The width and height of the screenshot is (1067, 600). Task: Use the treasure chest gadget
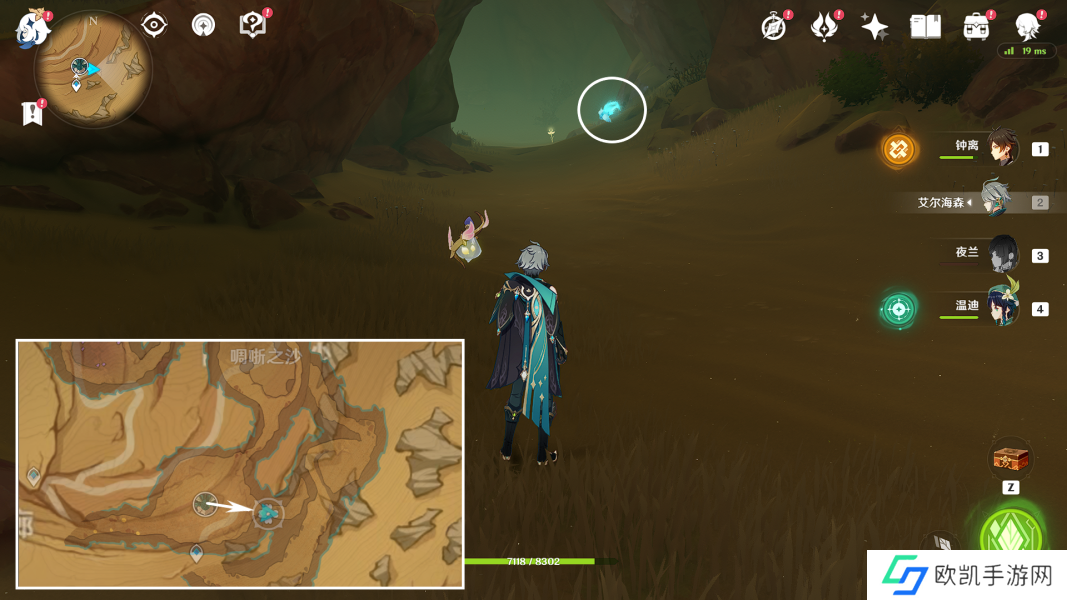[x=1010, y=459]
